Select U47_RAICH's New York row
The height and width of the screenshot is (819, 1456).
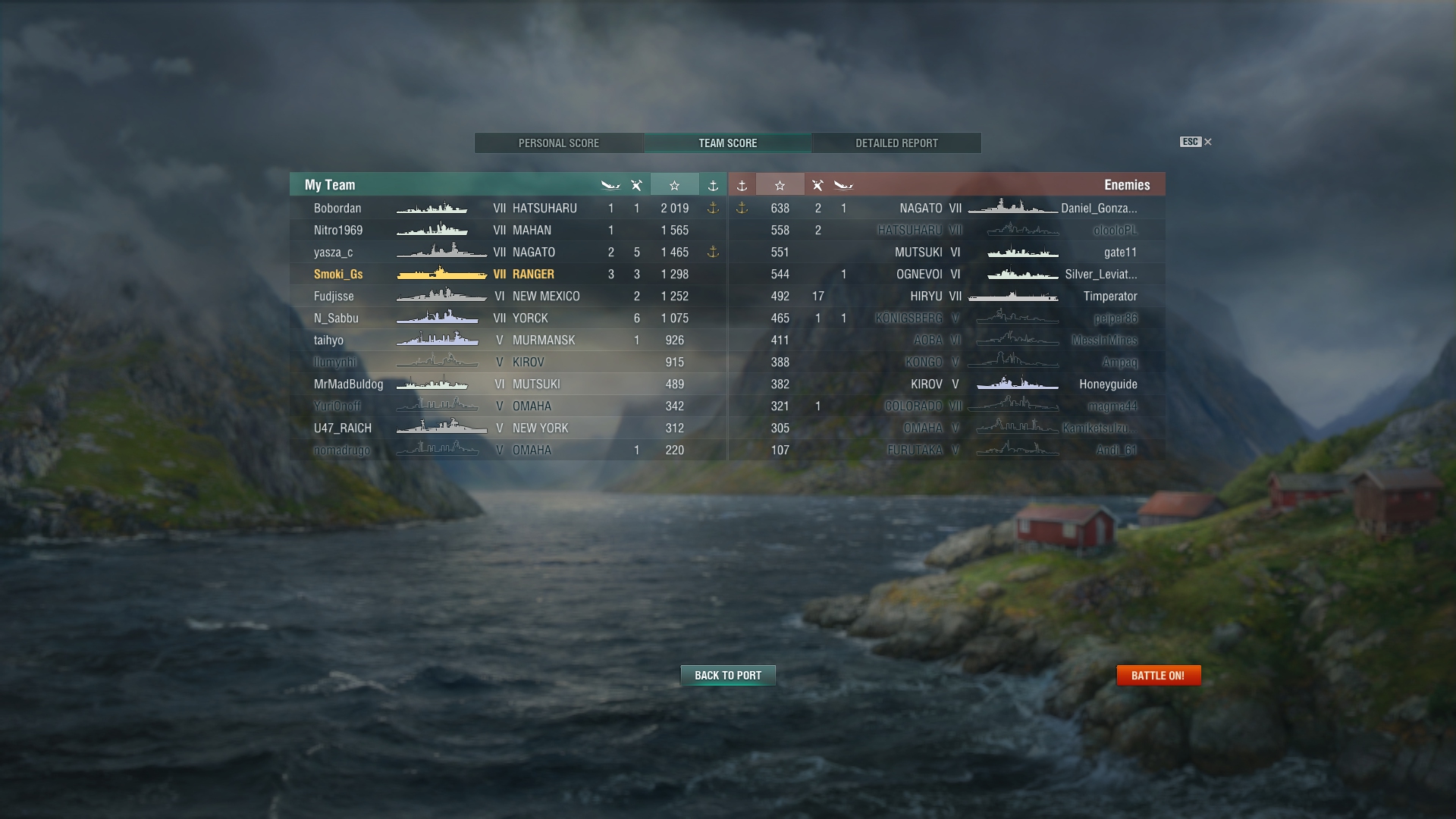pyautogui.click(x=508, y=428)
